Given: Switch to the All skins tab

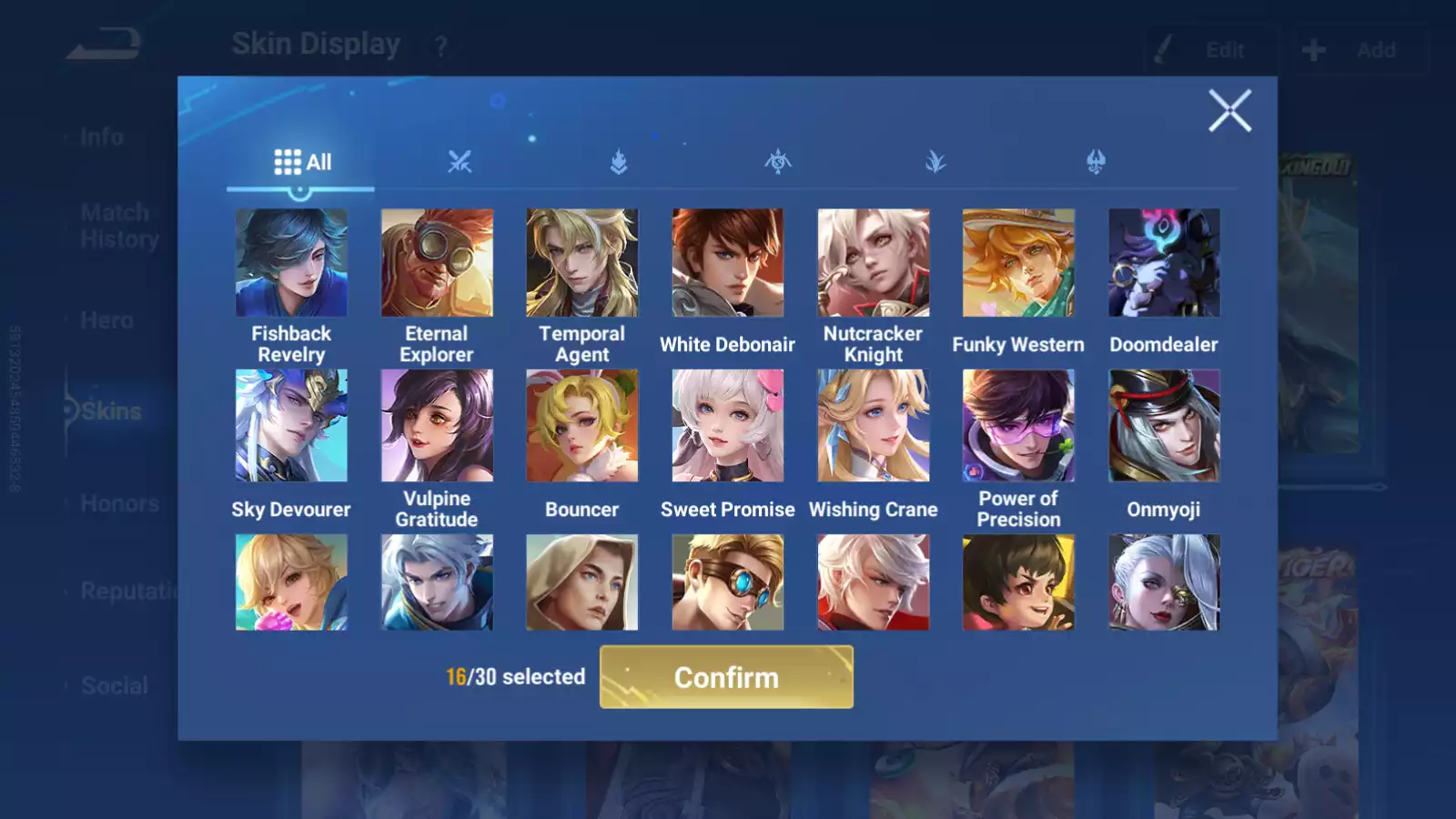Looking at the screenshot, I should click(302, 163).
